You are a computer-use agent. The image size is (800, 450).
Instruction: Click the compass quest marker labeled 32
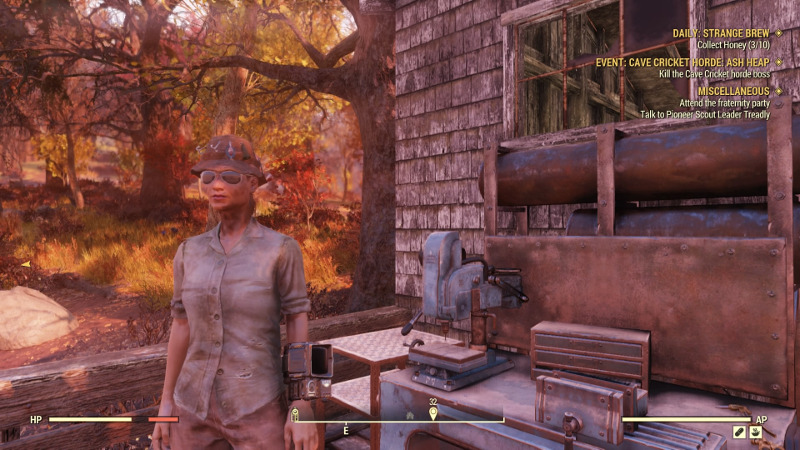433,411
